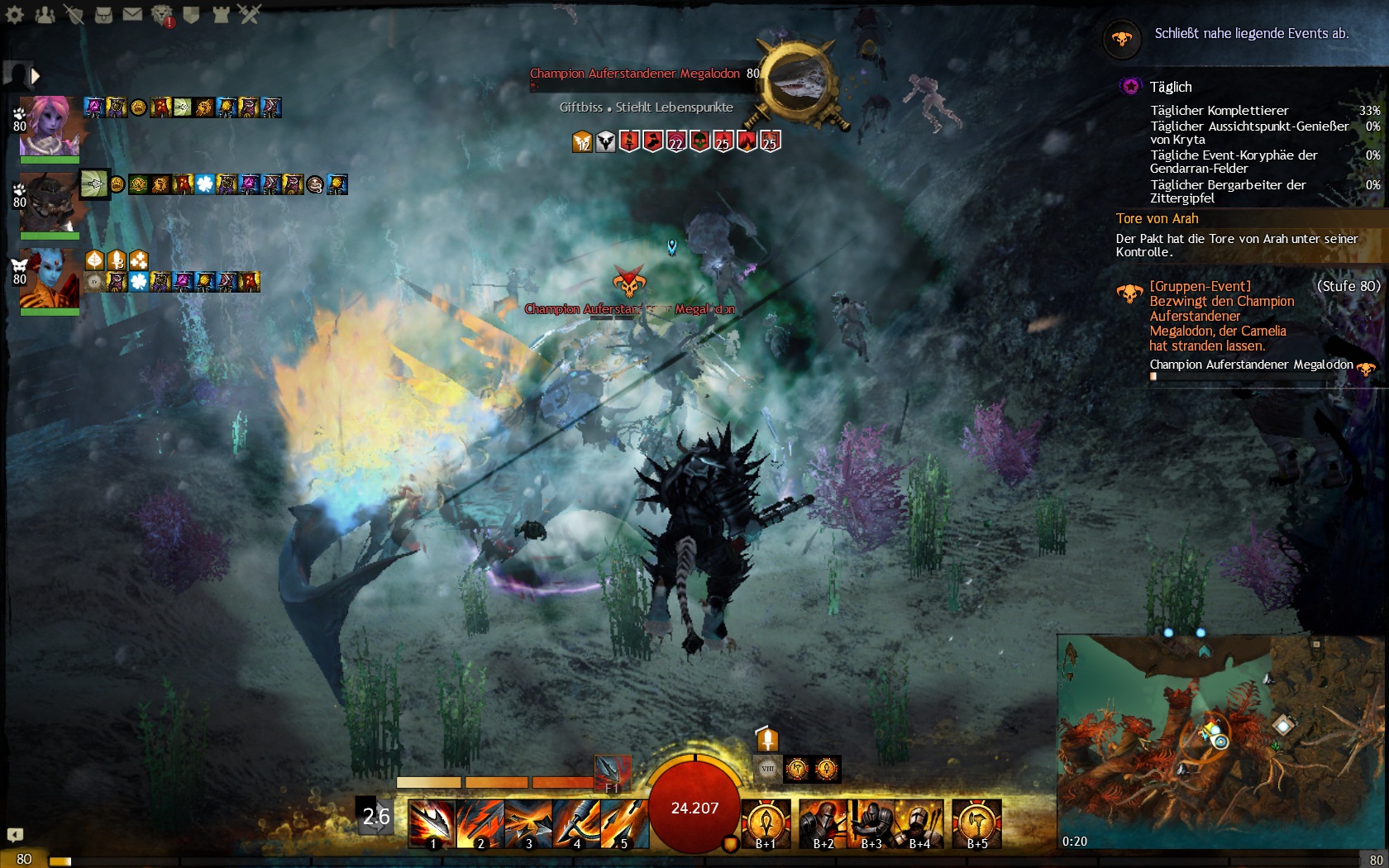Screen dimensions: 1389x868
Task: Use the B+1 healing signet skill
Action: tap(766, 823)
